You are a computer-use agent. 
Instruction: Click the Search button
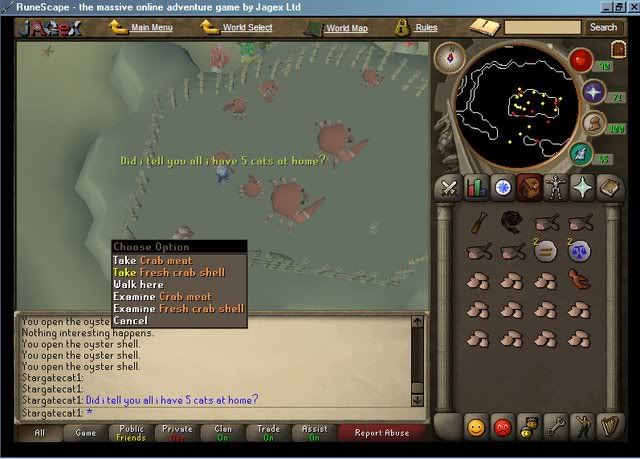pyautogui.click(x=603, y=27)
